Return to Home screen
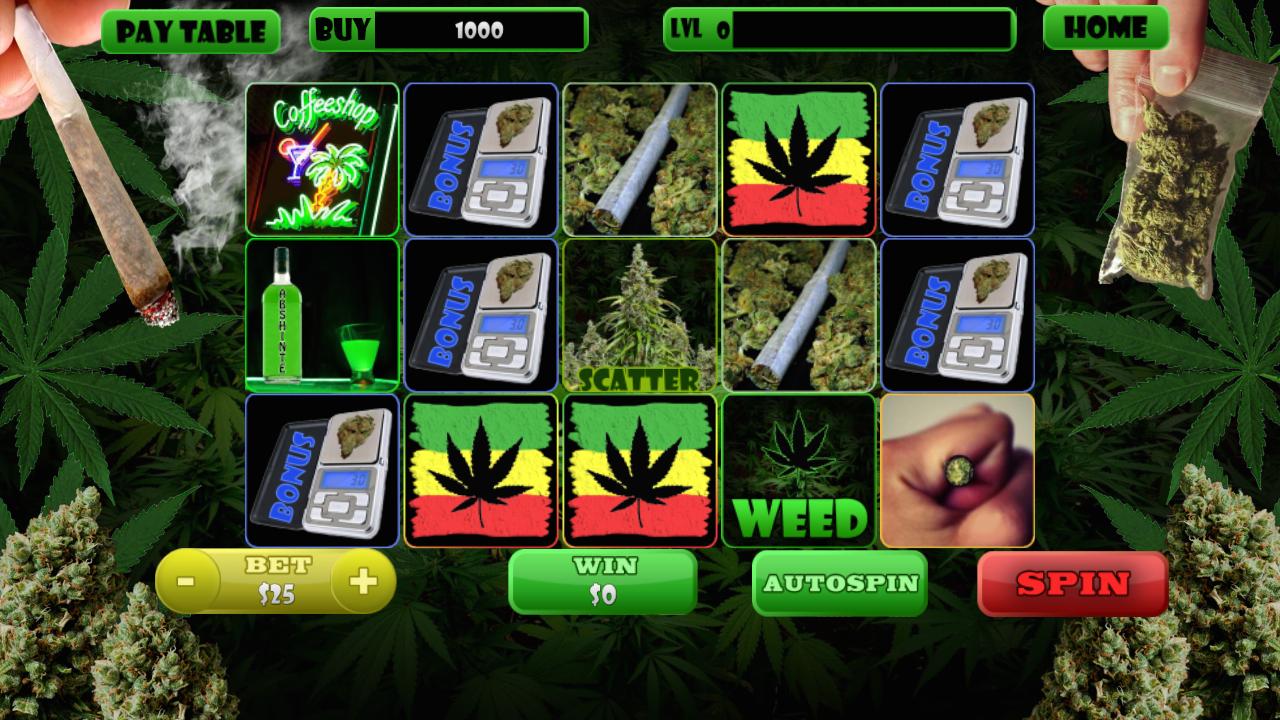1280x720 pixels. [x=1106, y=29]
